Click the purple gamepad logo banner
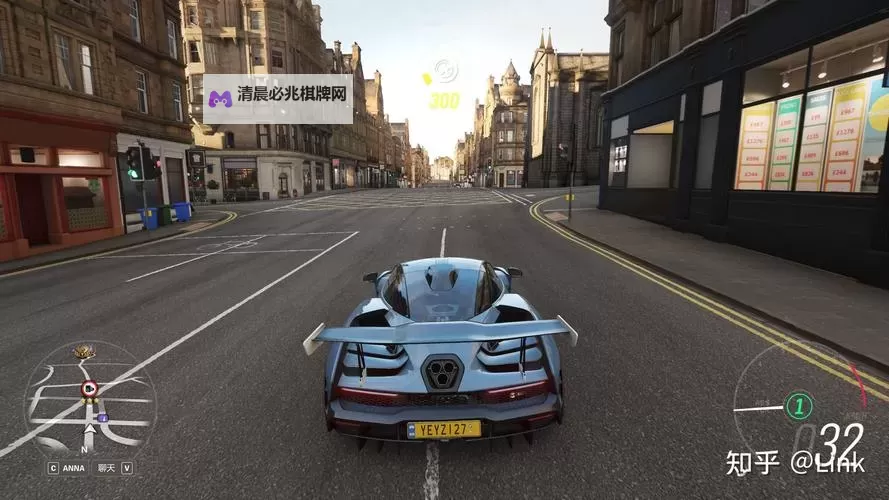The height and width of the screenshot is (500, 889). pyautogui.click(x=278, y=98)
